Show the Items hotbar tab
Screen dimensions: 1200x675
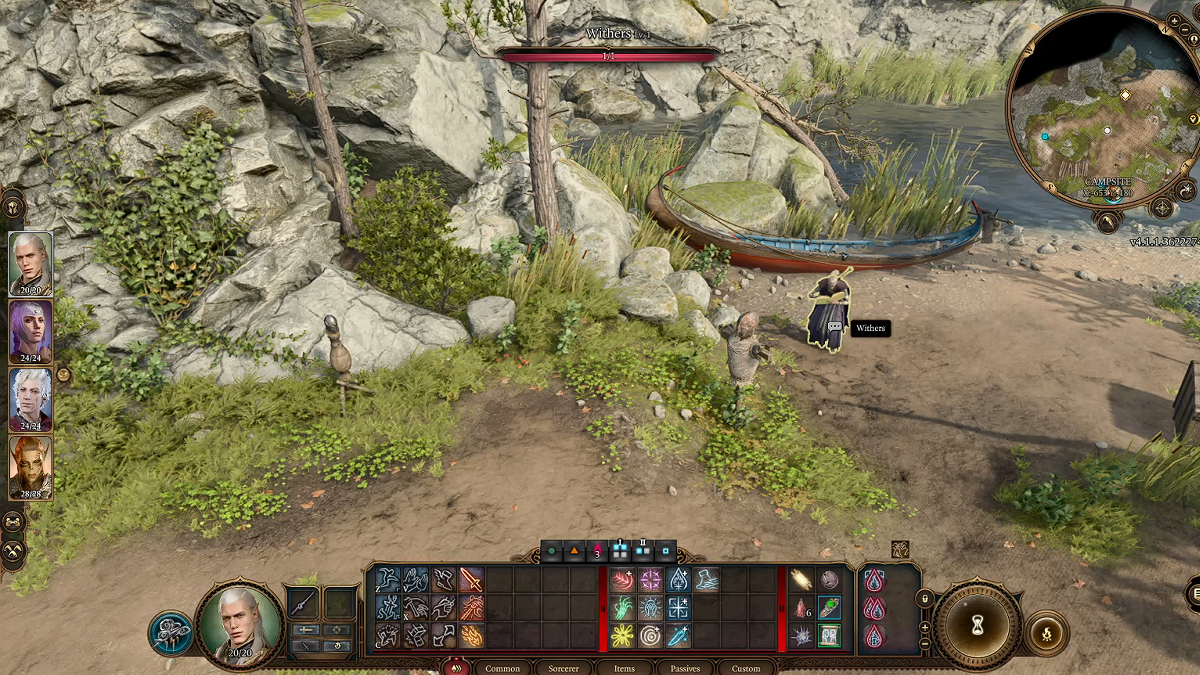[624, 668]
